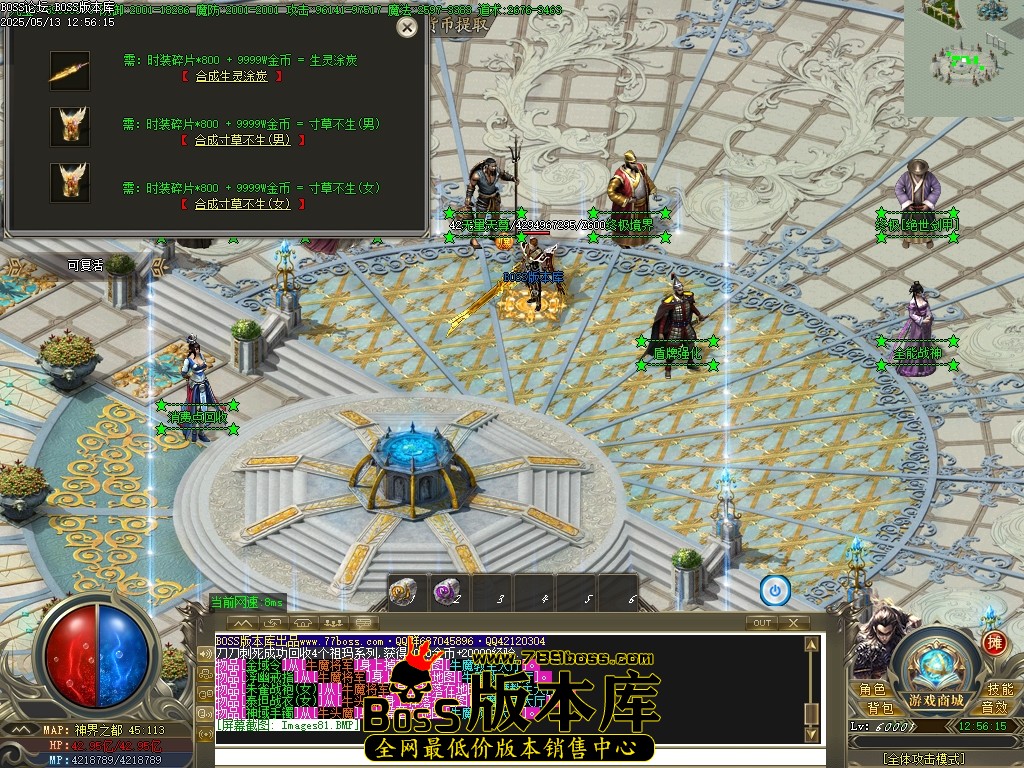Open the 角色 character panel
This screenshot has height=768, width=1024.
coord(872,690)
